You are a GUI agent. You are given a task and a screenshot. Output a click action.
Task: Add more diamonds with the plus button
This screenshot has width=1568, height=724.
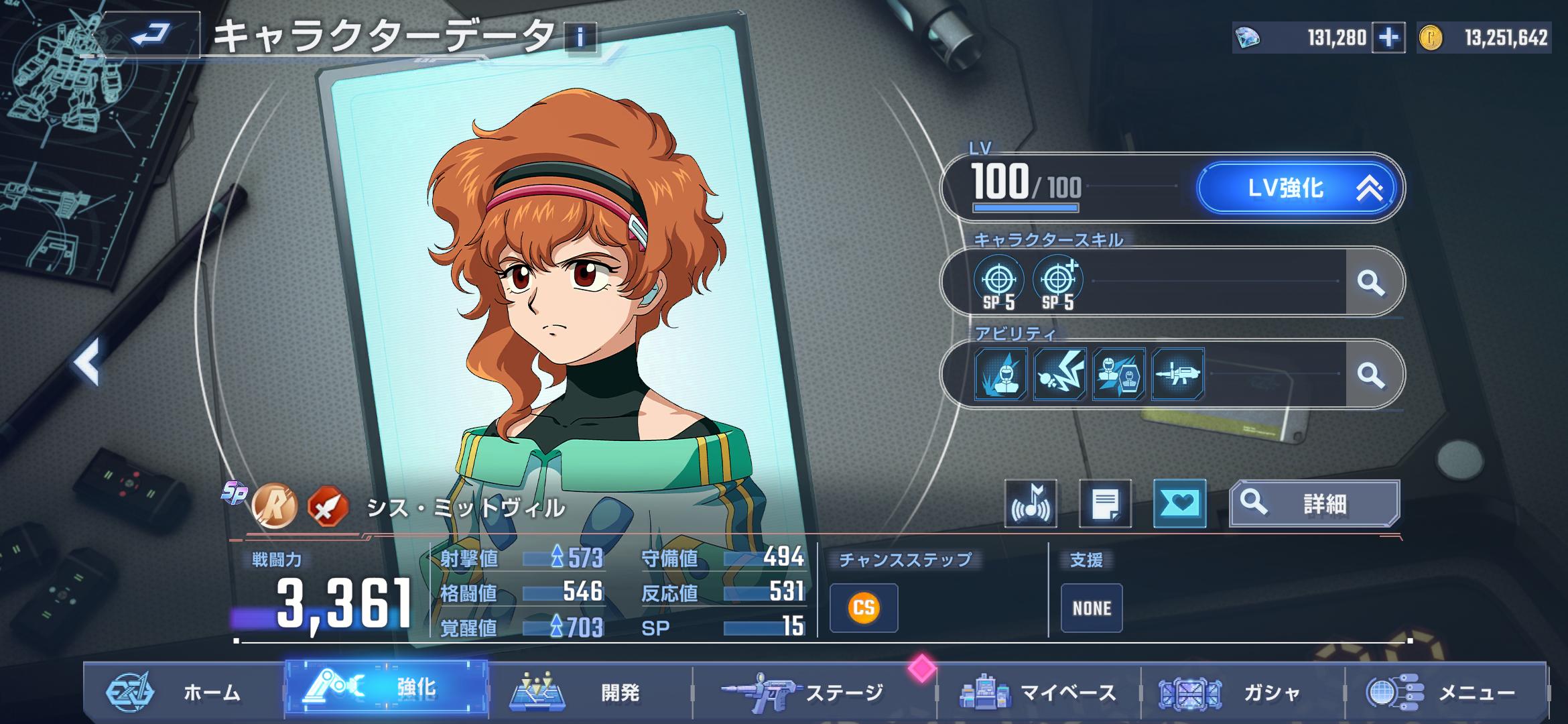[1388, 38]
